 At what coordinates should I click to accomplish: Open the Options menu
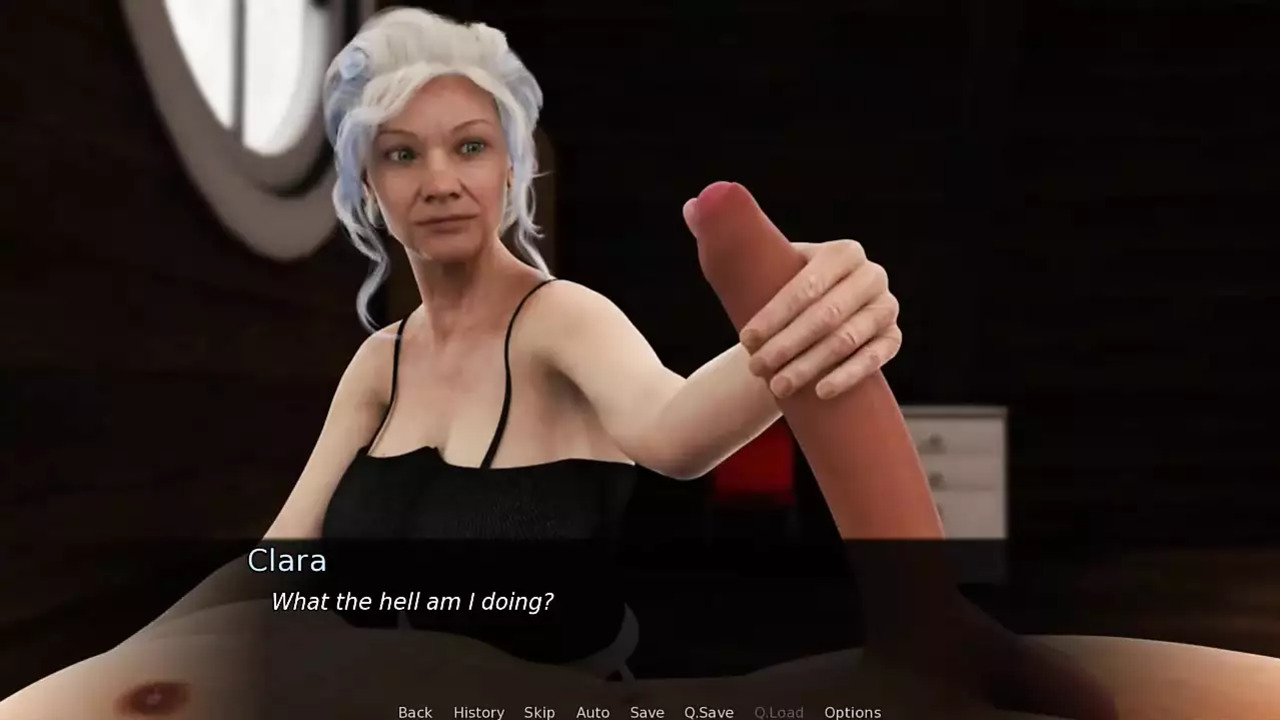click(852, 712)
